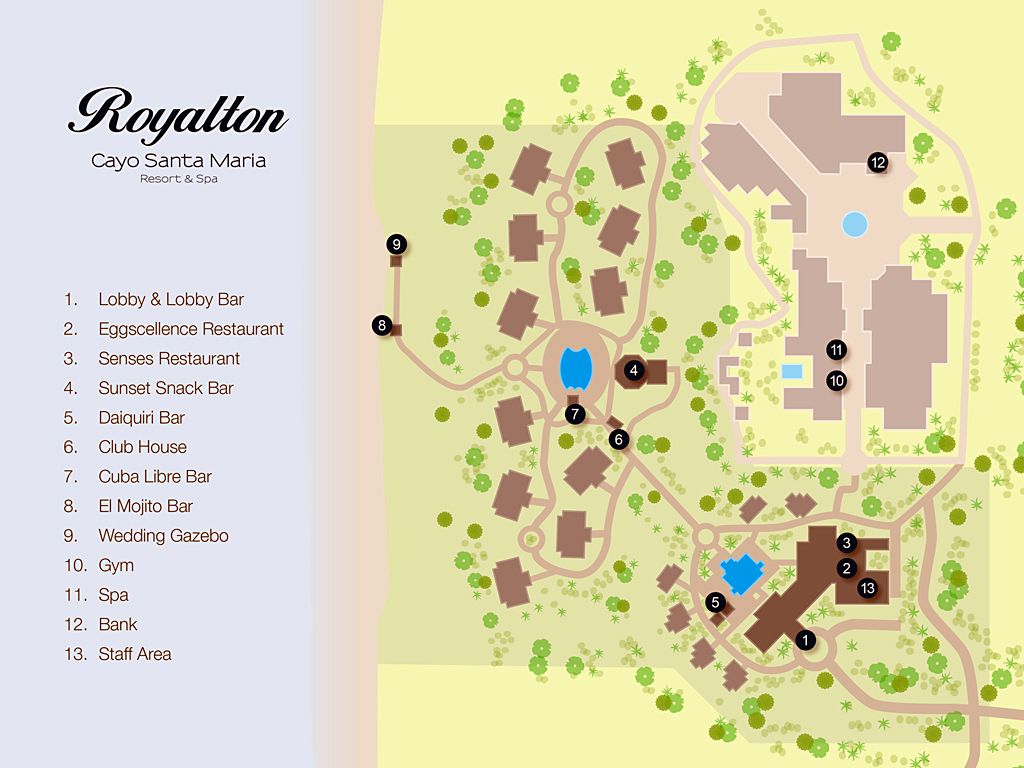The image size is (1024, 768).
Task: Click map marker number 12 on the map
Action: coord(878,162)
